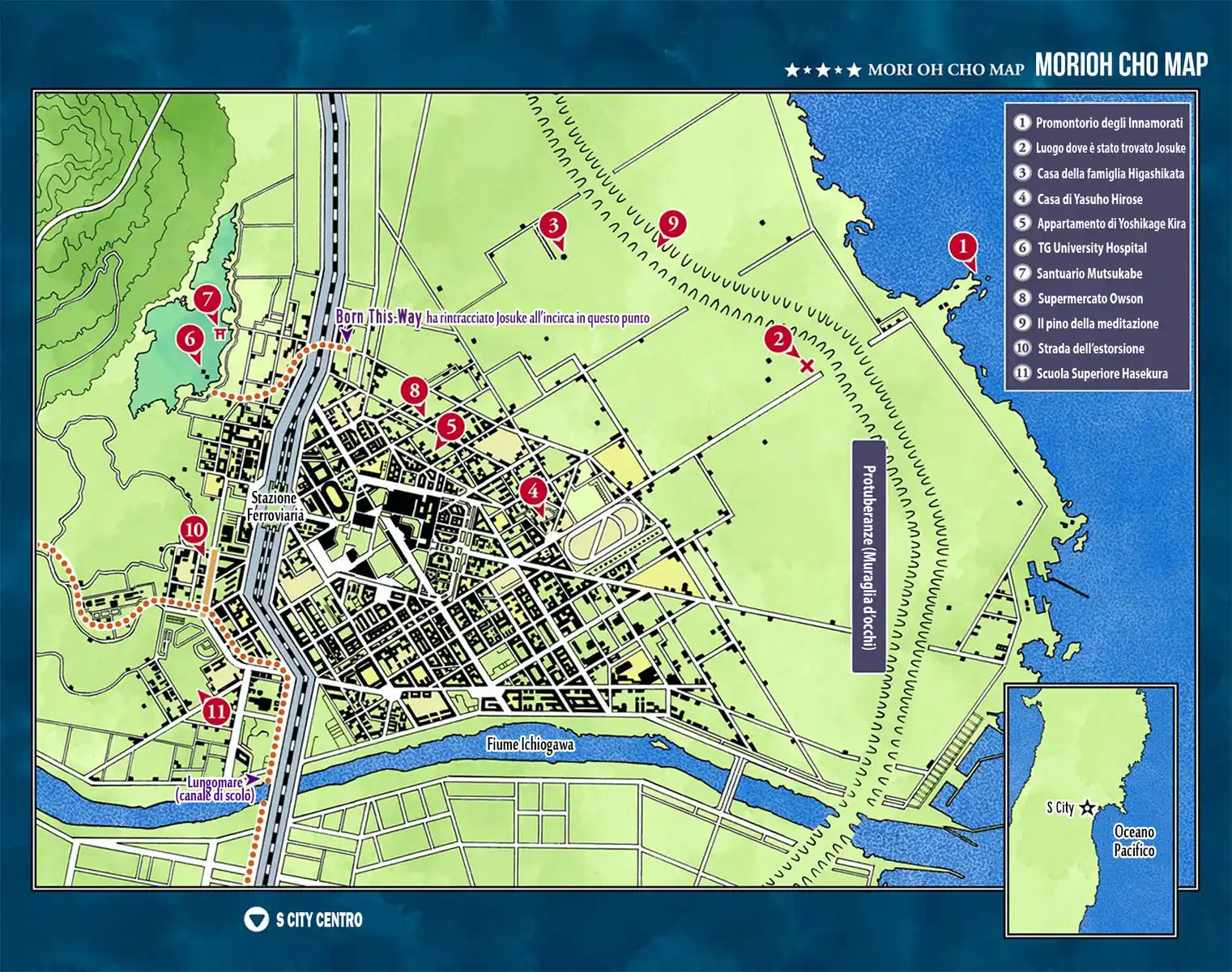Click legend entry Appartamento di Yoshikage Kira
This screenshot has height=972, width=1232.
tap(1111, 224)
